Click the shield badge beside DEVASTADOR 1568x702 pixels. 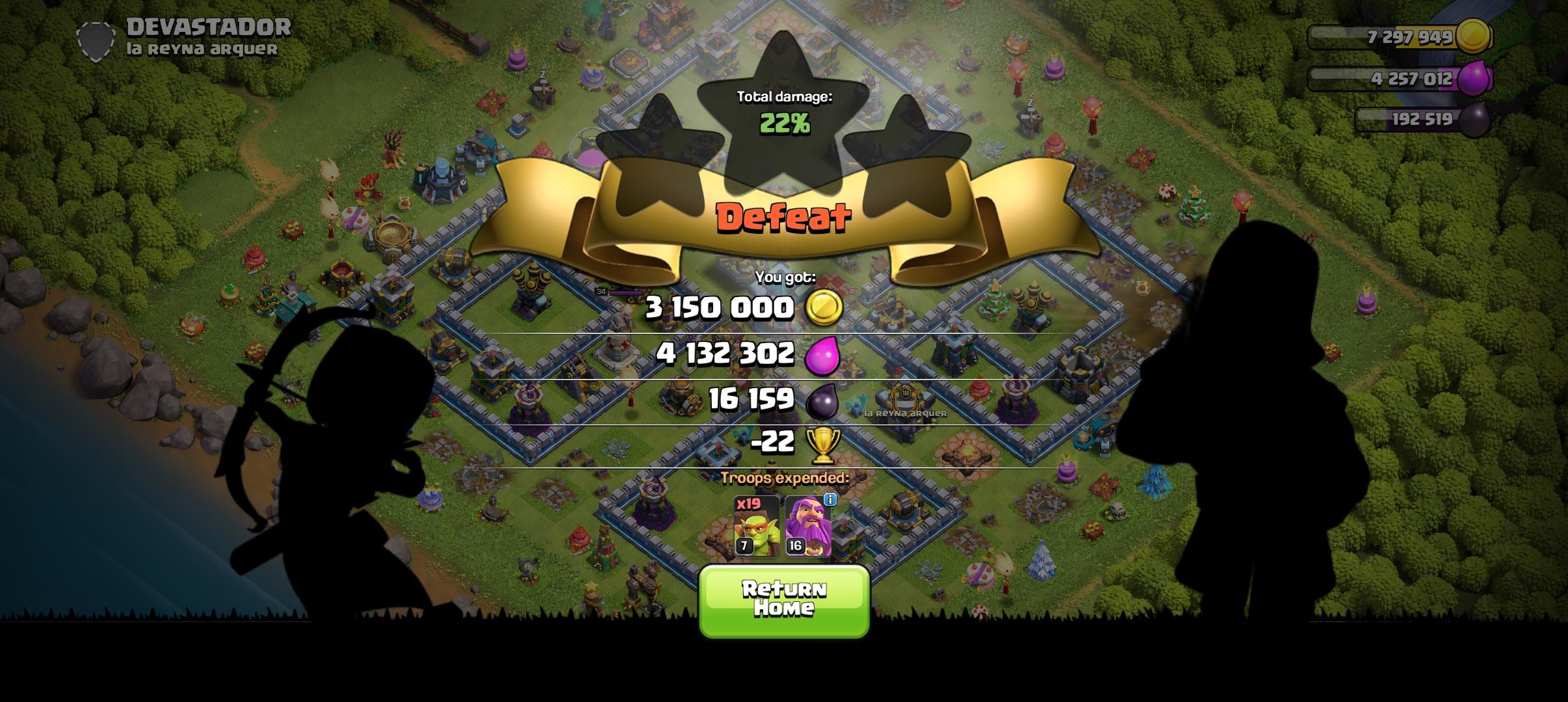tap(96, 39)
